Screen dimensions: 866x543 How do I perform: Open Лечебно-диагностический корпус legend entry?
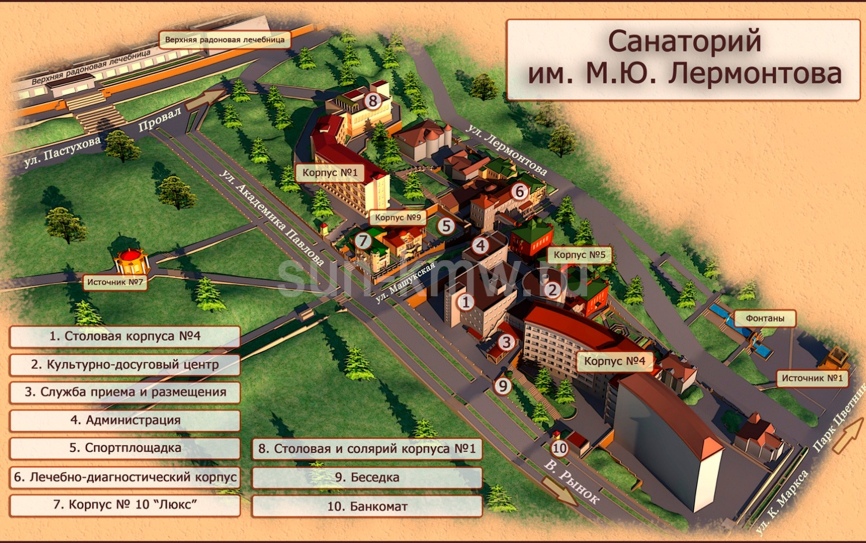coord(124,477)
